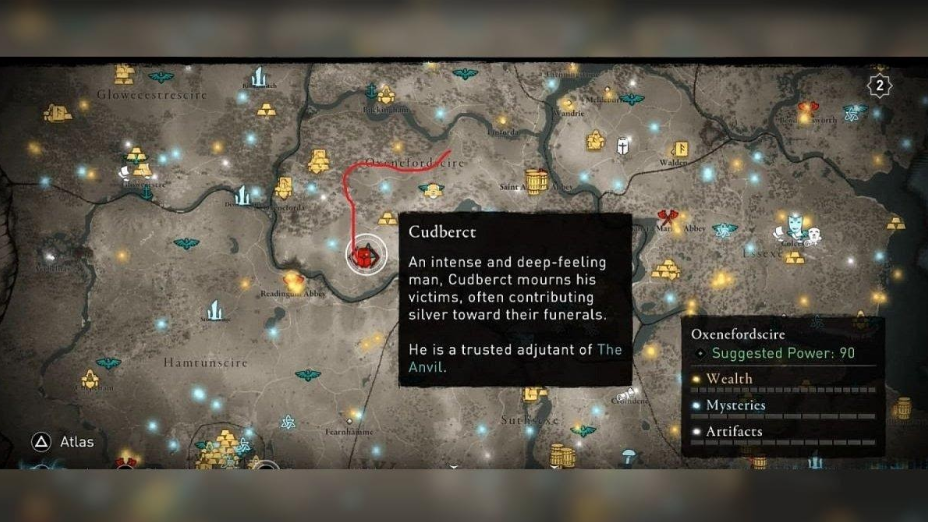This screenshot has height=522, width=928.
Task: Choose the barrel marker at Saint Albans Abbey
Action: (537, 182)
